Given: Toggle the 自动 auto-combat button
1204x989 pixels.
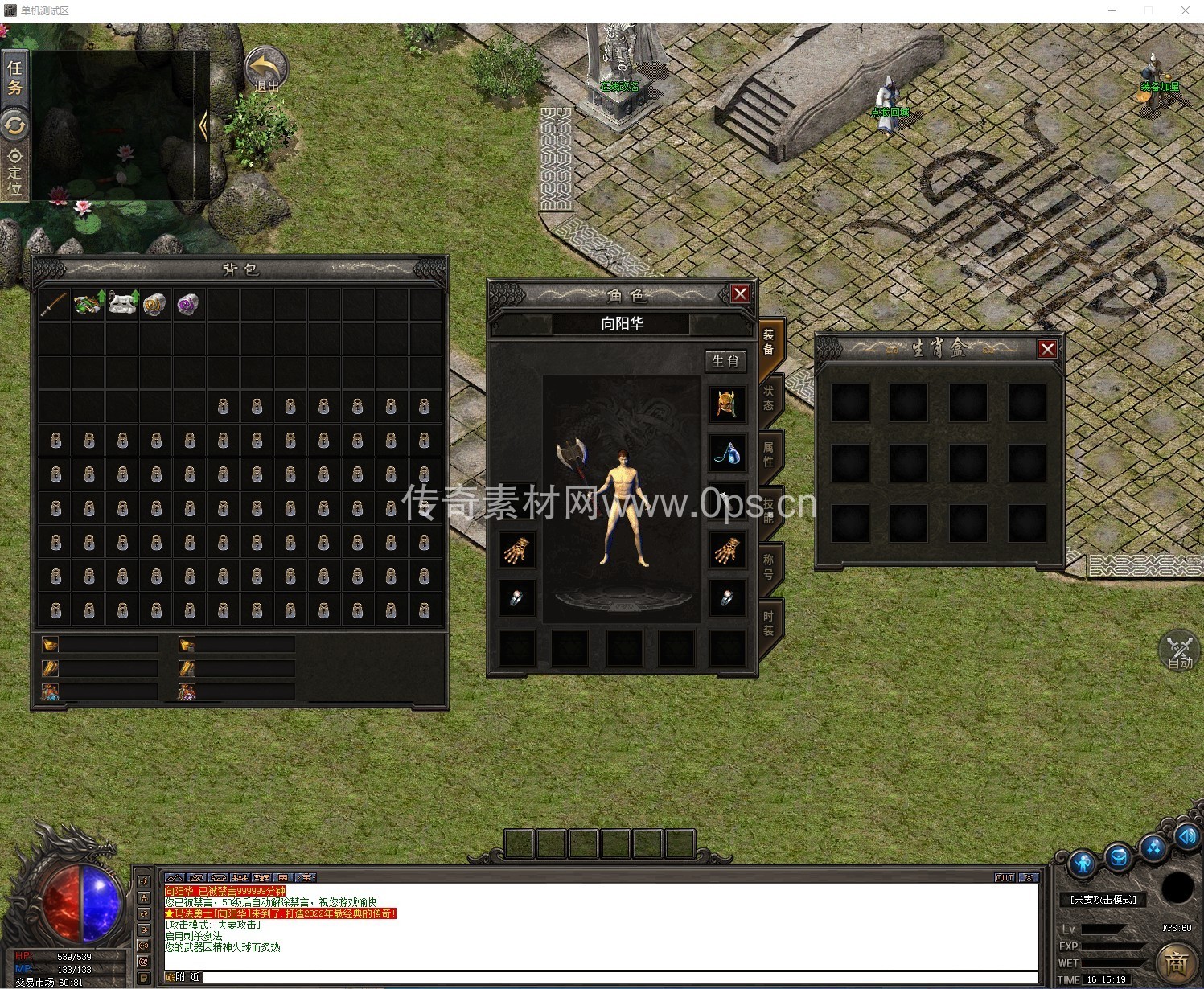Looking at the screenshot, I should click(x=1179, y=651).
